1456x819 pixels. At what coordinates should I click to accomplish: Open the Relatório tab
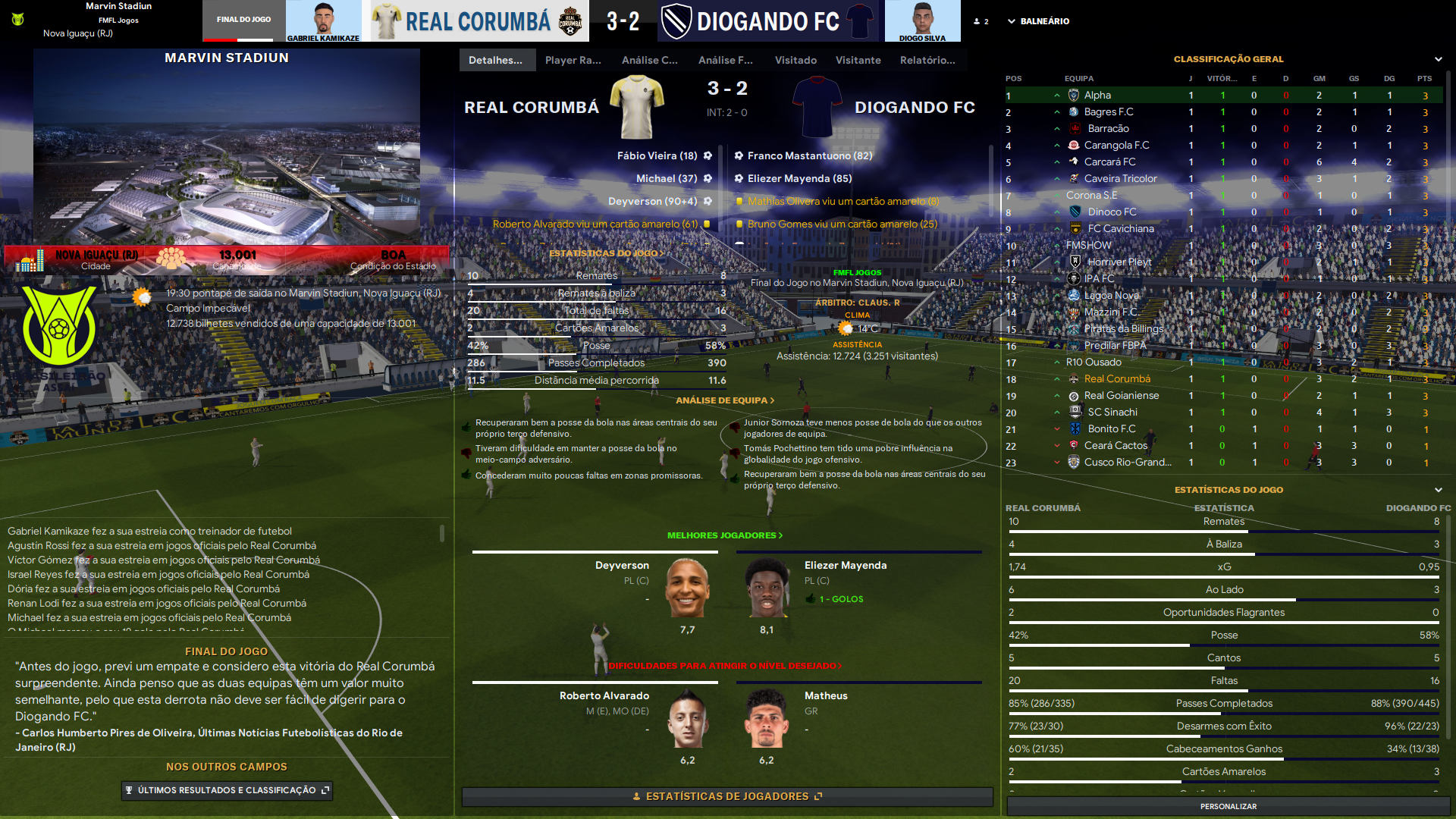tap(927, 60)
